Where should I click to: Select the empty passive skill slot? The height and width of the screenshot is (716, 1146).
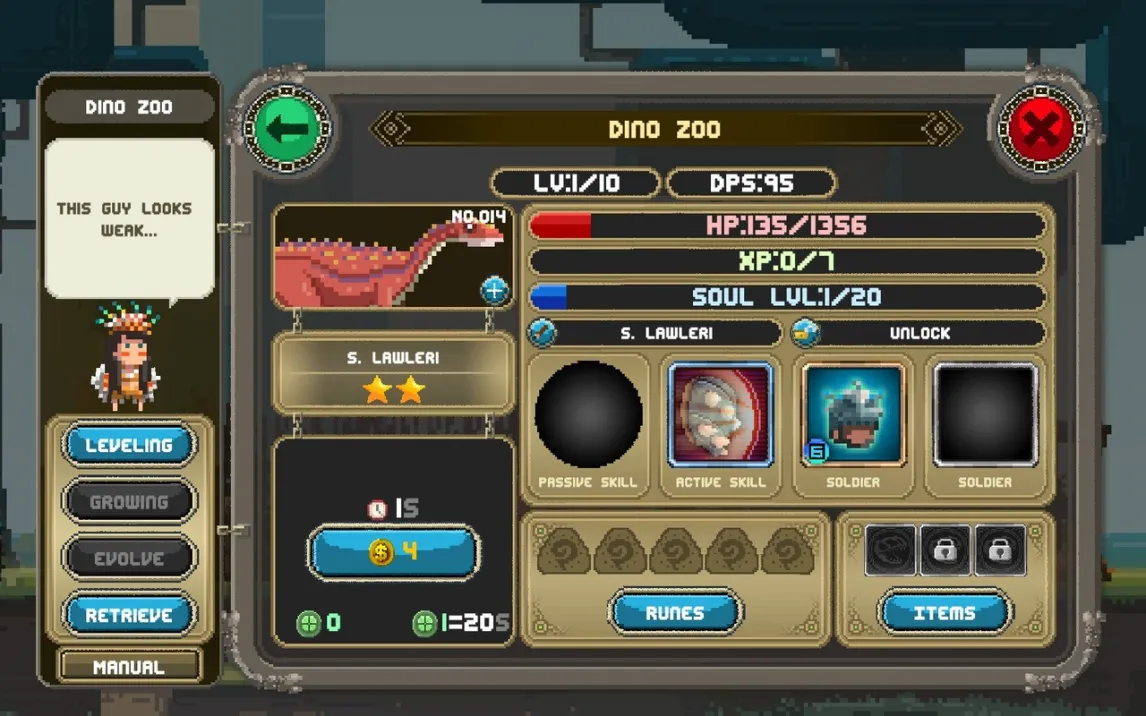[588, 415]
